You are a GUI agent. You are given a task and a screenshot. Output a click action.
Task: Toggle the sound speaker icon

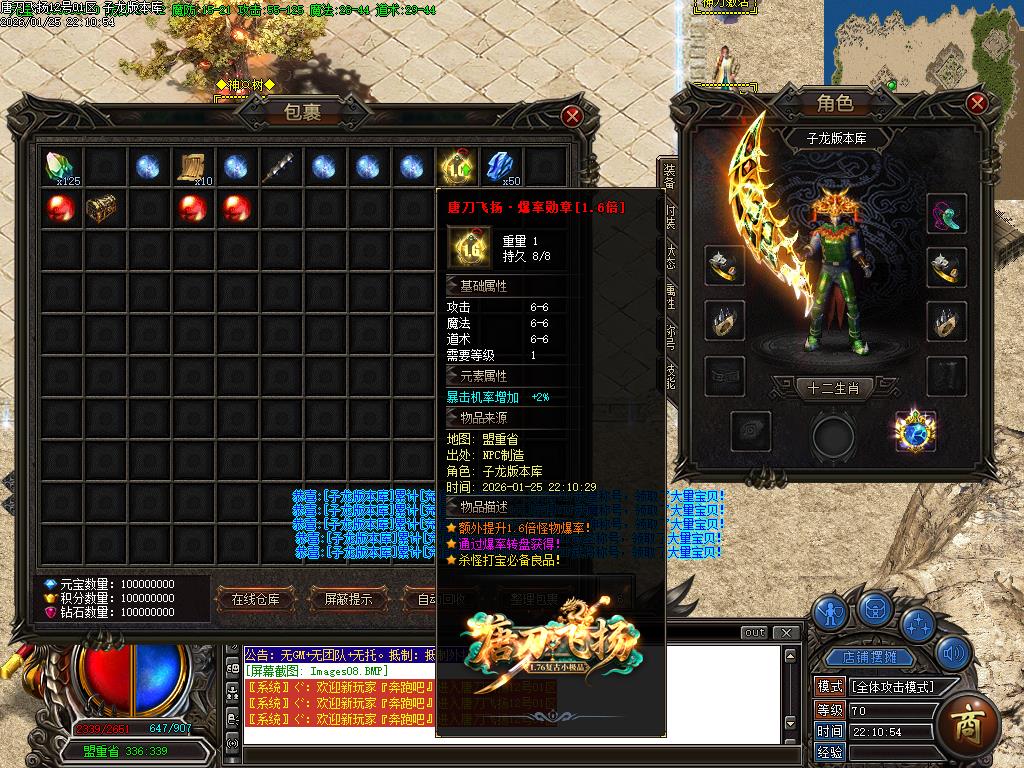click(953, 656)
